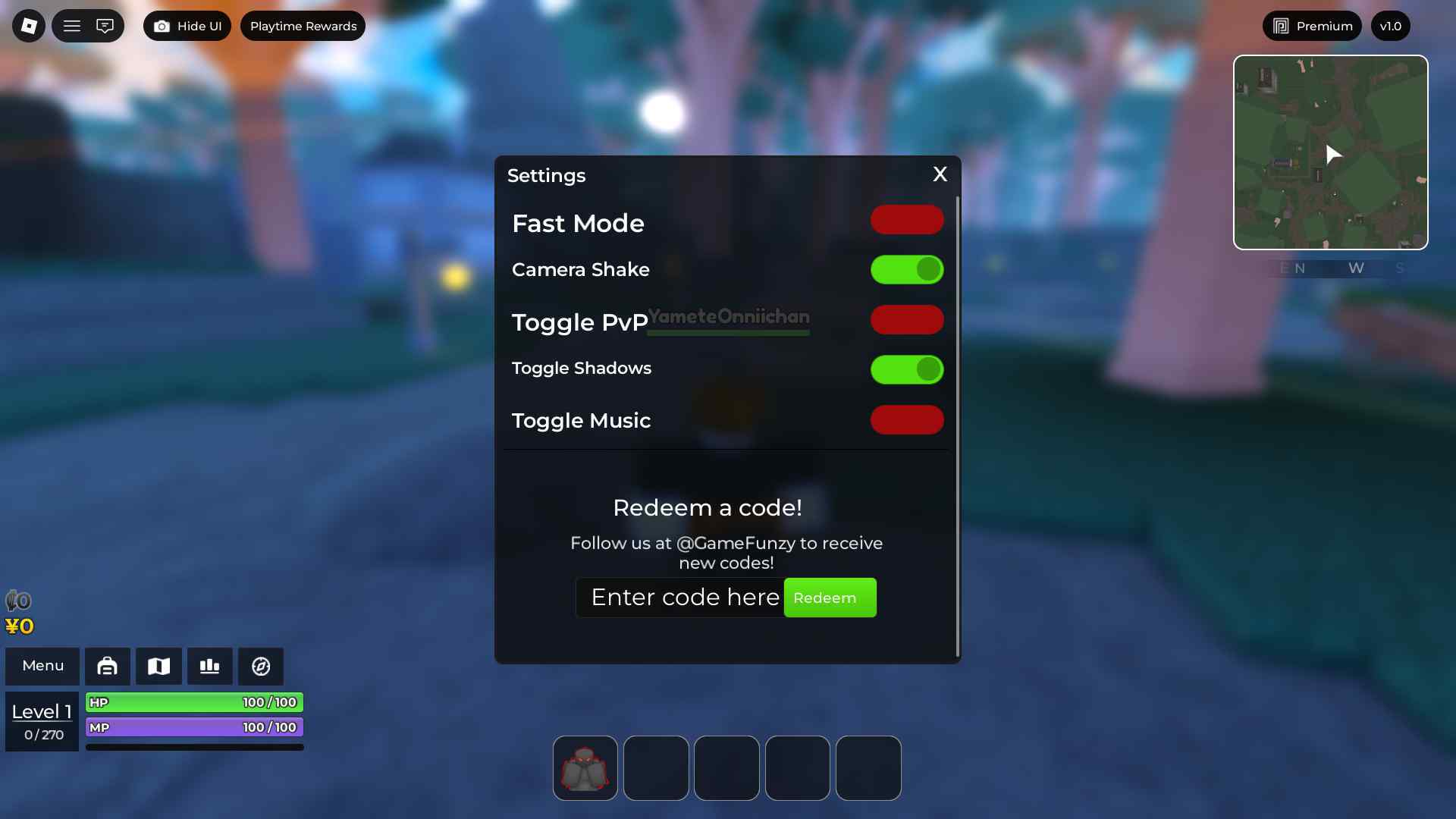
Task: Click the Redeem button
Action: [830, 598]
